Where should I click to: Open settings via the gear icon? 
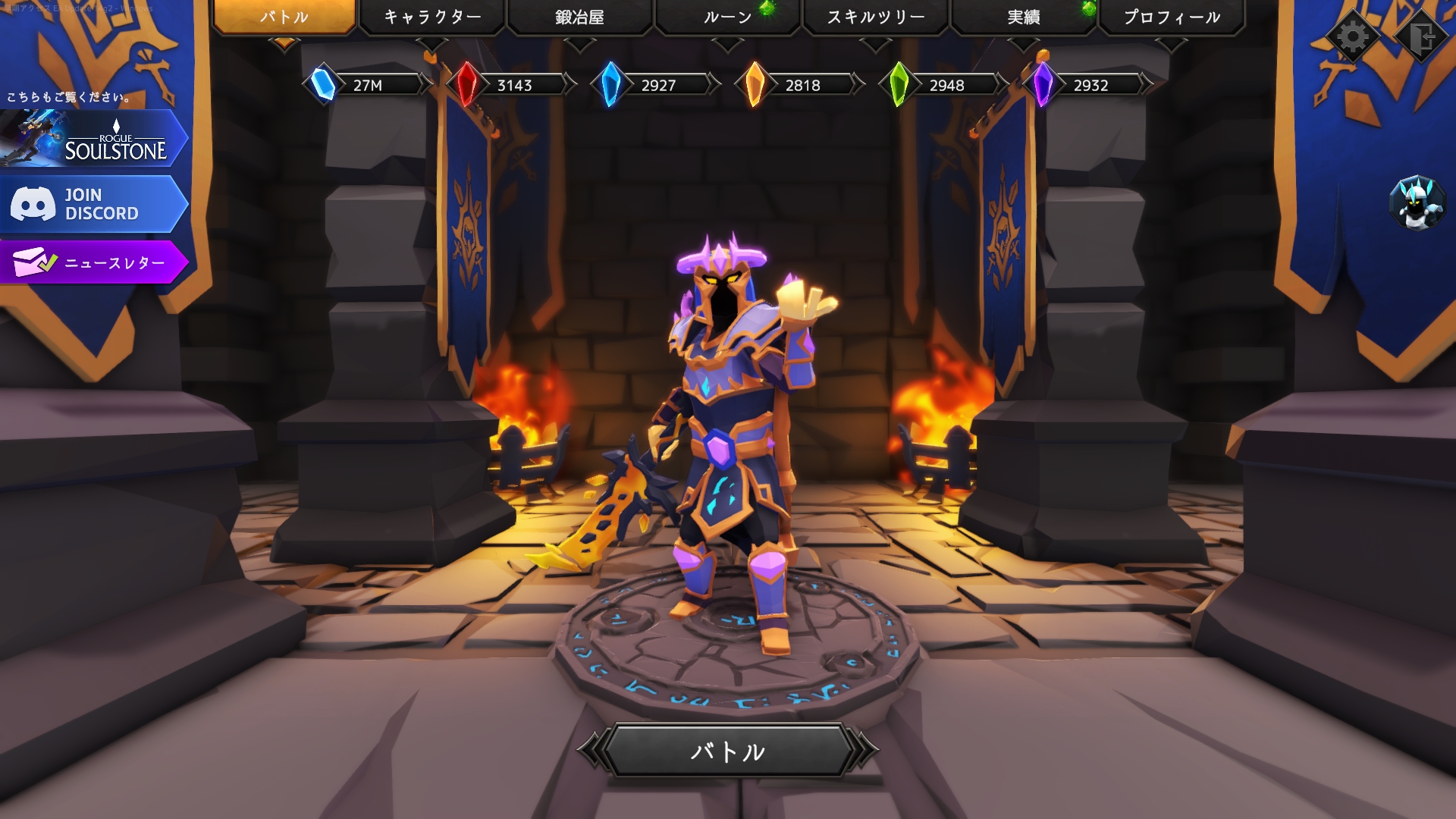pyautogui.click(x=1353, y=36)
